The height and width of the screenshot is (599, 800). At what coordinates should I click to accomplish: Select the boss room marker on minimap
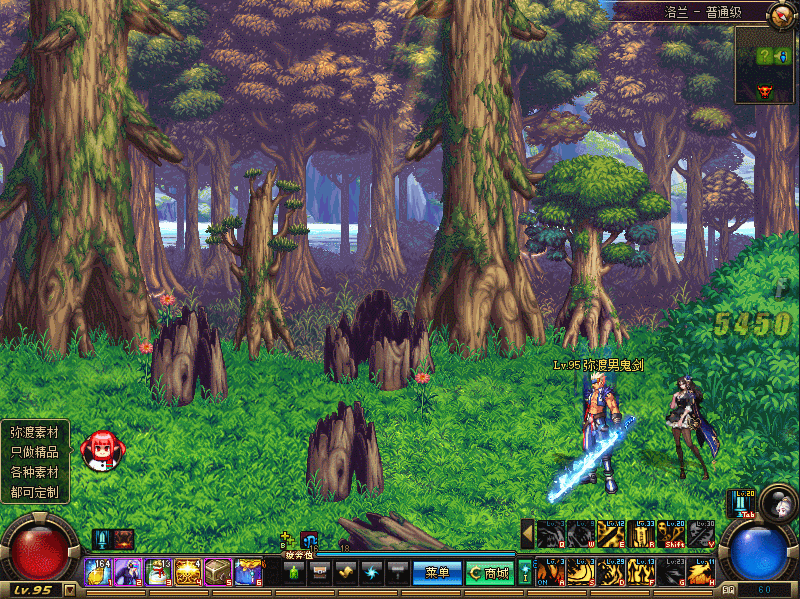coord(765,91)
